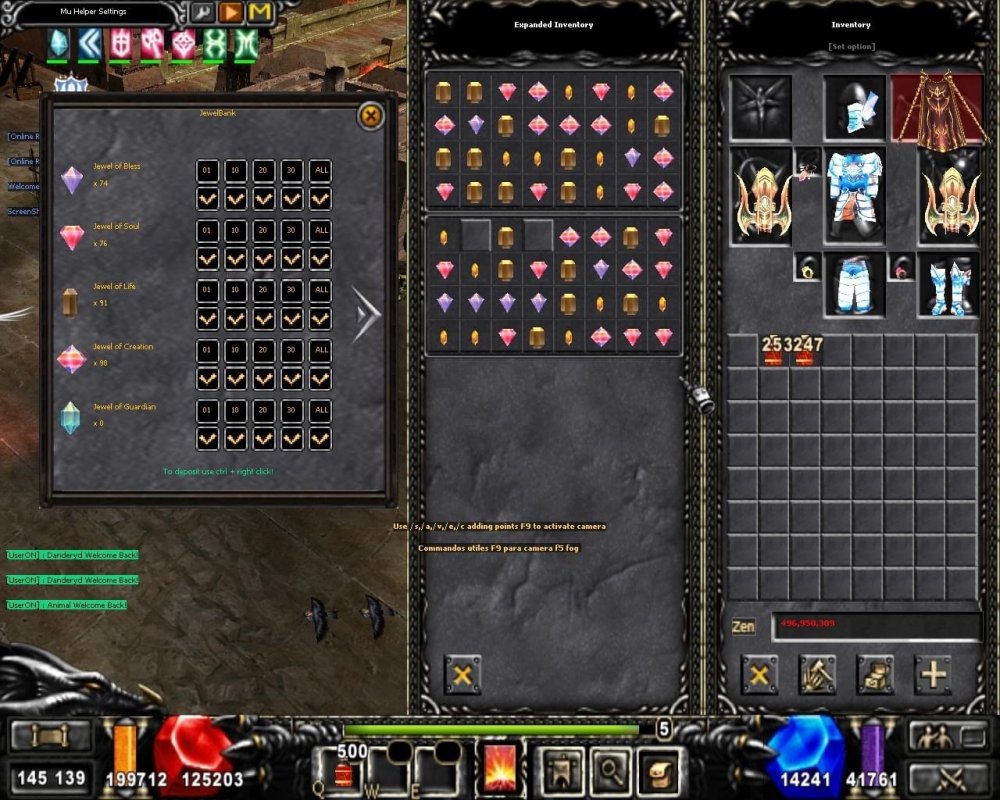
Task: Withdraw 20 Jewel of Life
Action: click(x=264, y=291)
